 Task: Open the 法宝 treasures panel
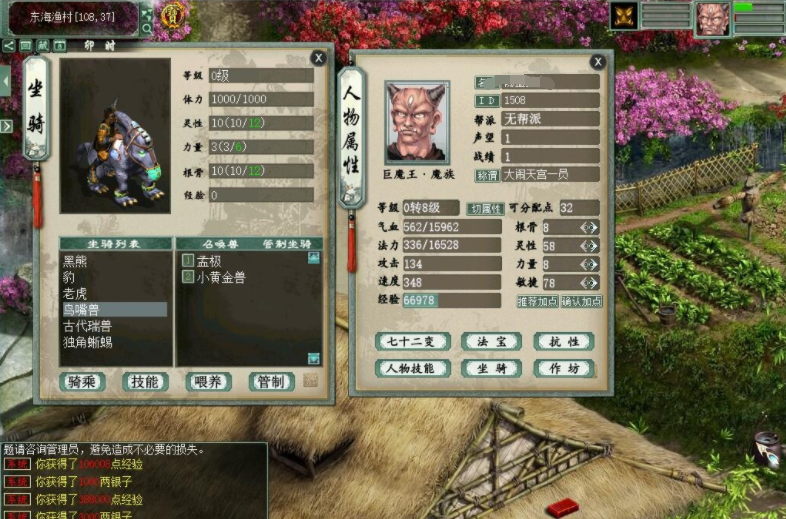point(485,341)
